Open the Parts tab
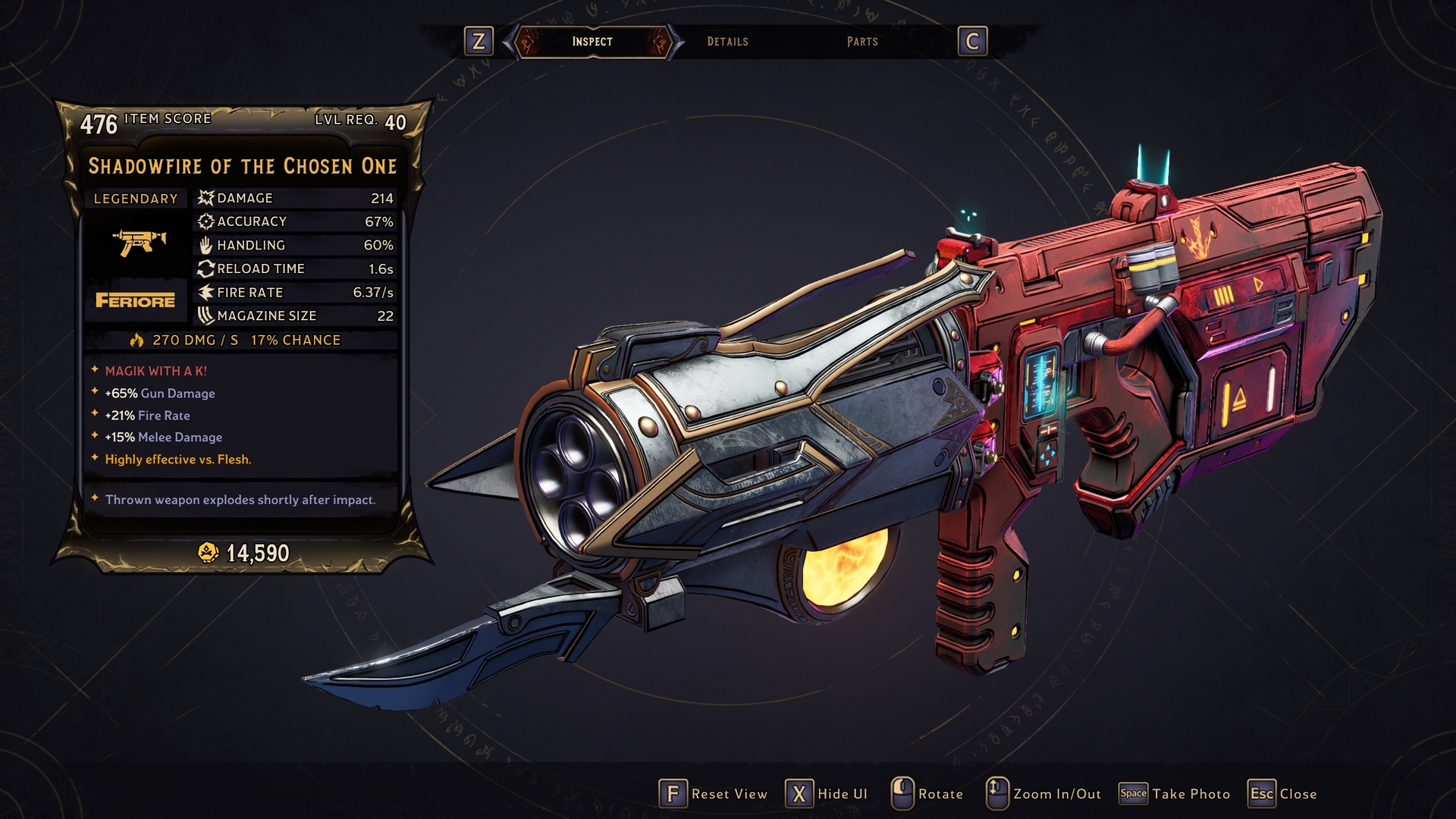The height and width of the screenshot is (819, 1456). click(x=862, y=42)
